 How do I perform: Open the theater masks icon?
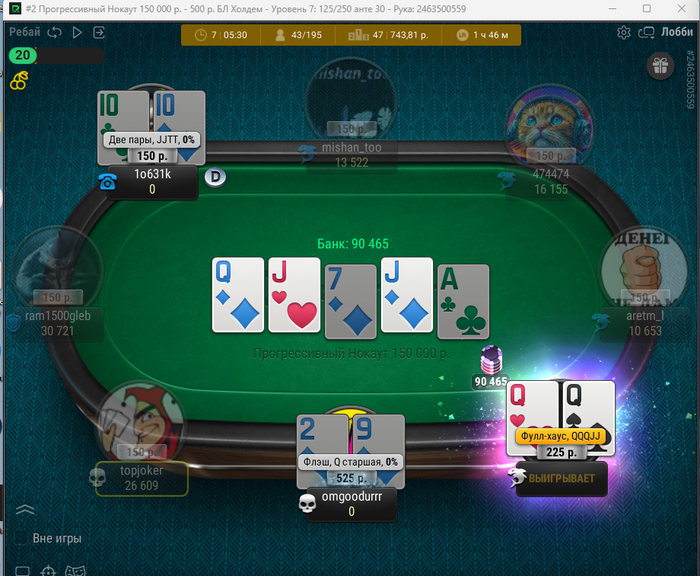(74, 571)
